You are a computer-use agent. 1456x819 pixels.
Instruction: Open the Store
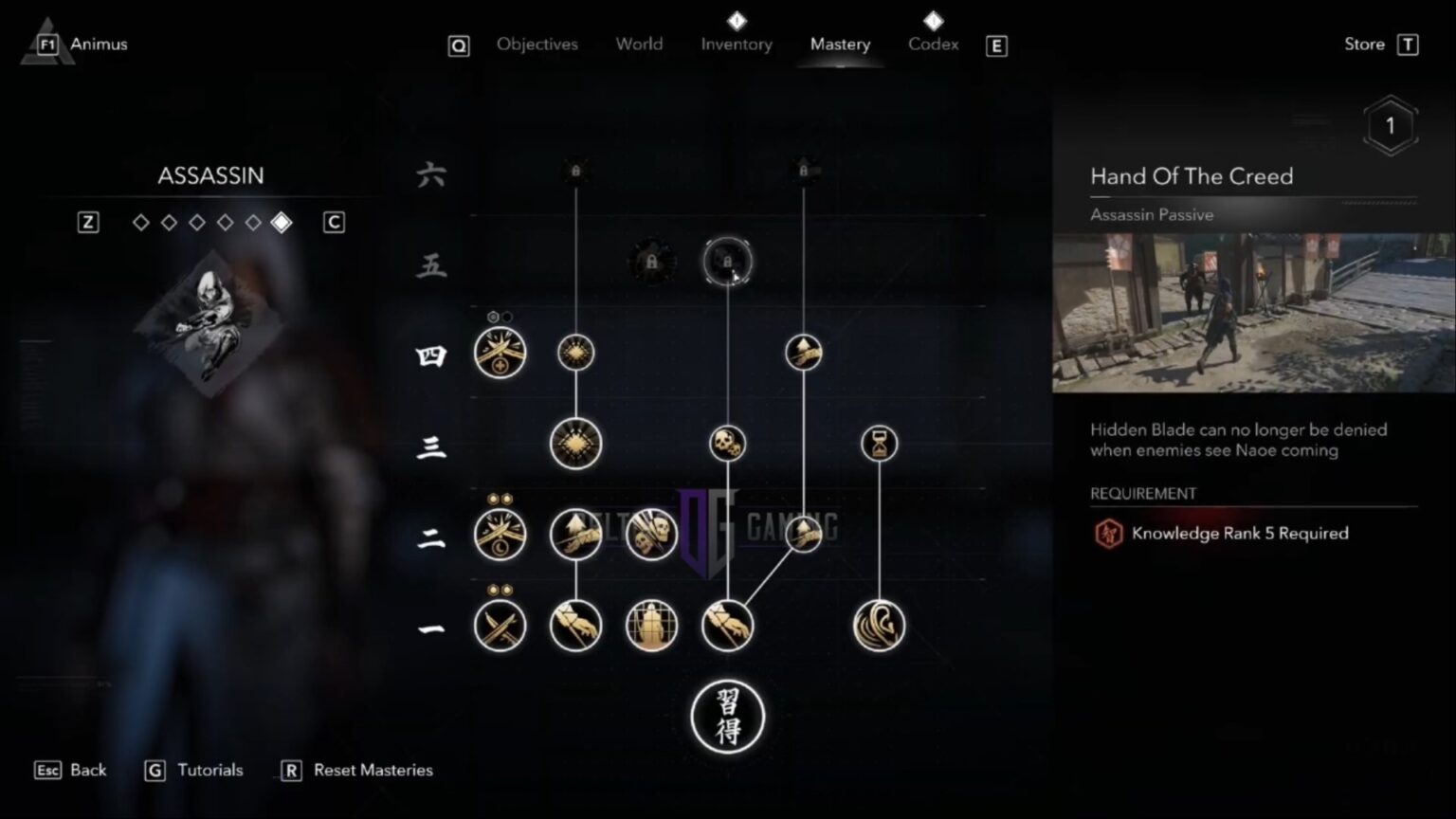(1364, 44)
